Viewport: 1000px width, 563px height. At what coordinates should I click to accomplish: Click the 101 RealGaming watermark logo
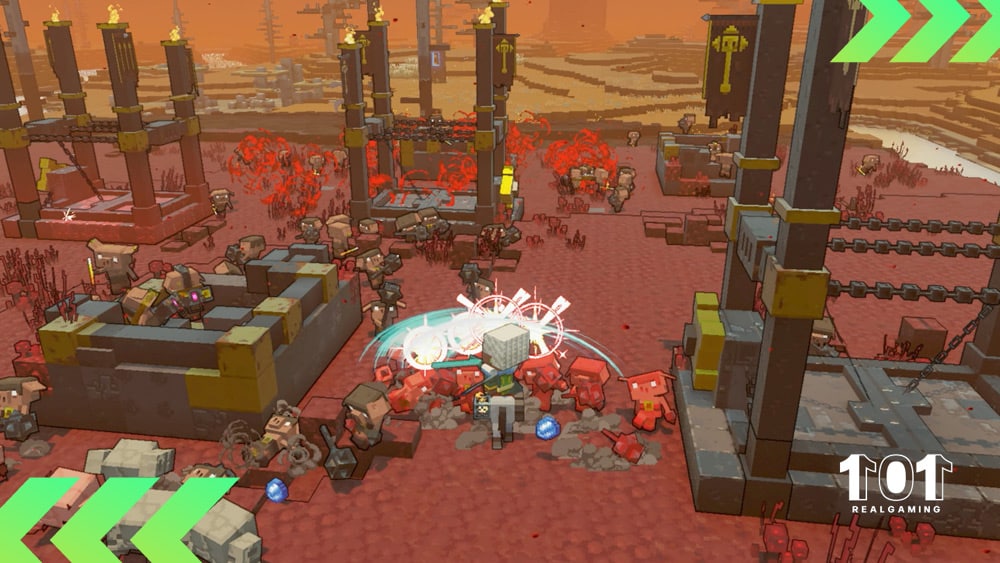click(895, 484)
